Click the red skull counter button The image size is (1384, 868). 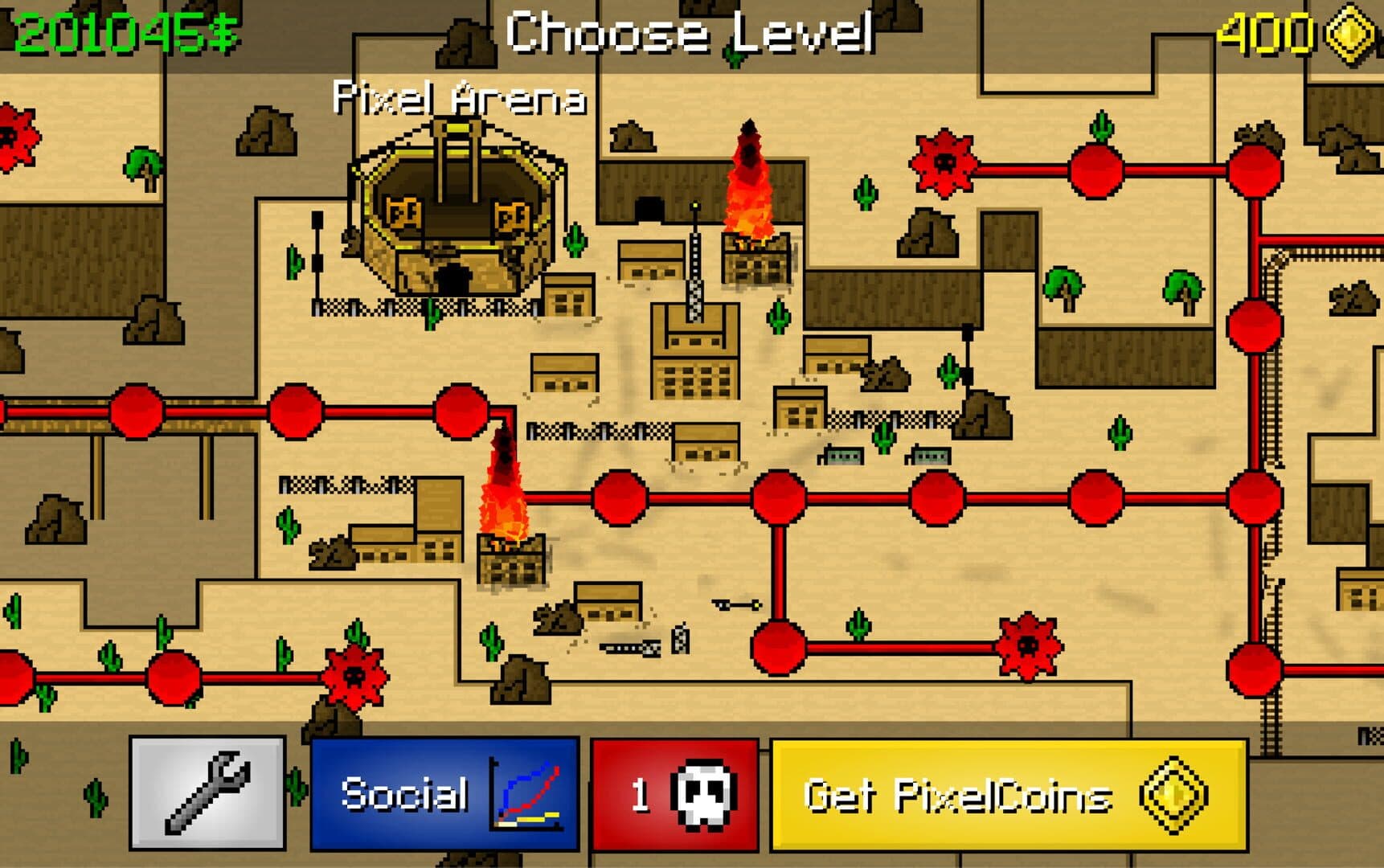click(x=674, y=793)
